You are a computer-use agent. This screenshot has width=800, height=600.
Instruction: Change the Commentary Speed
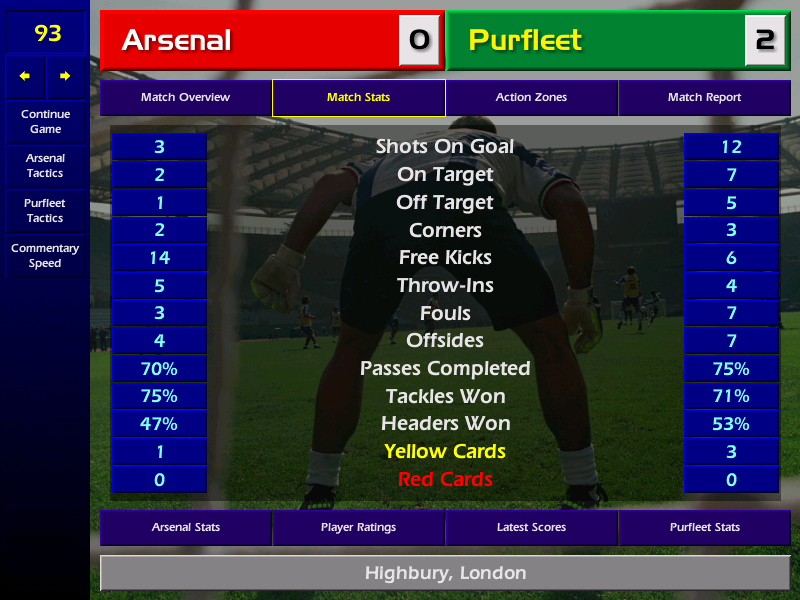45,256
